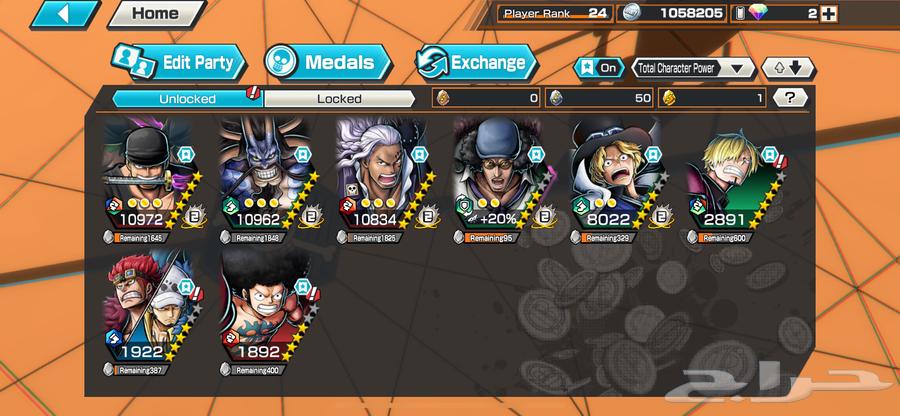Open the Total Character Power sort dropdown

click(x=693, y=68)
